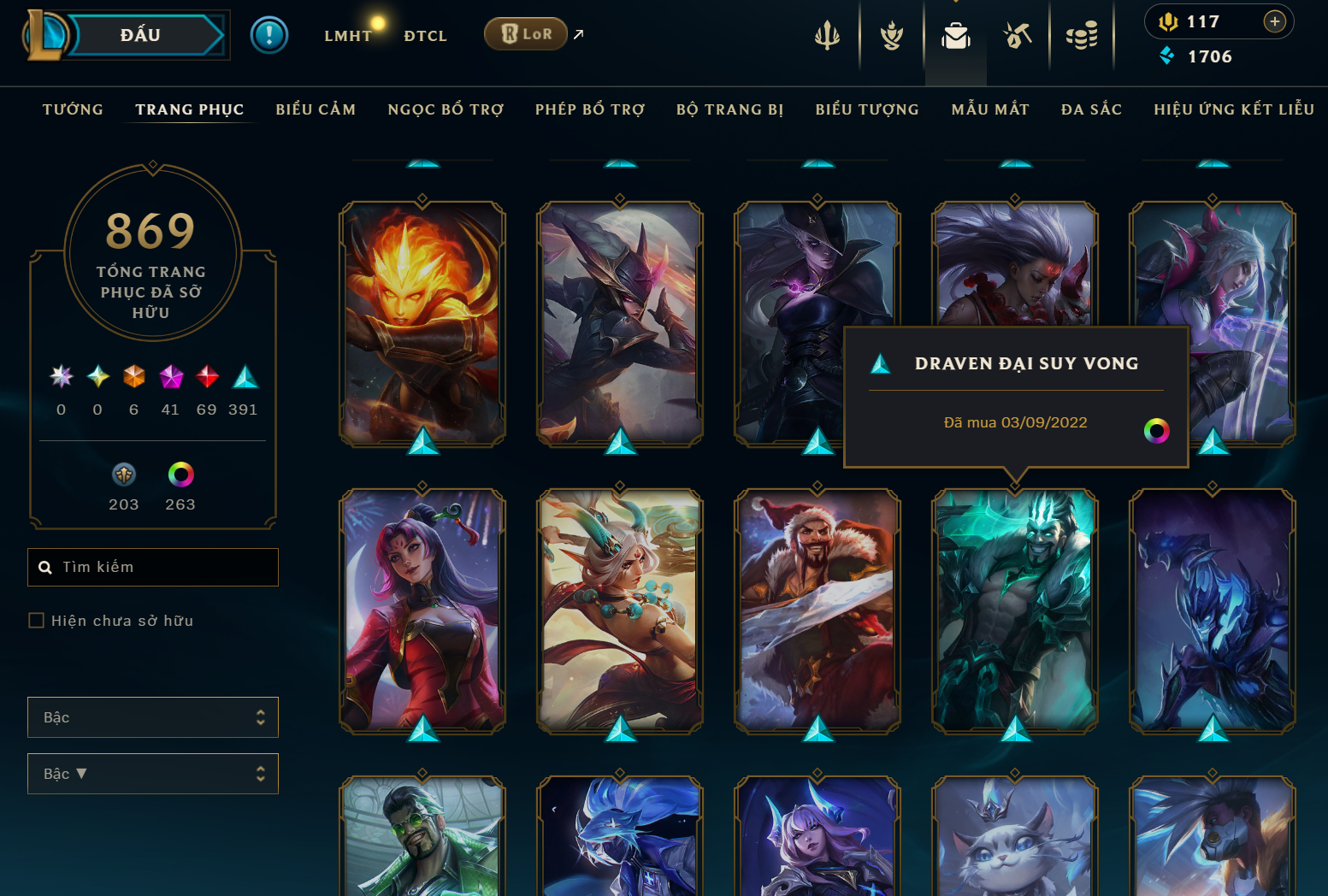
Task: Click the winged crest icon in top navigation
Action: (890, 36)
